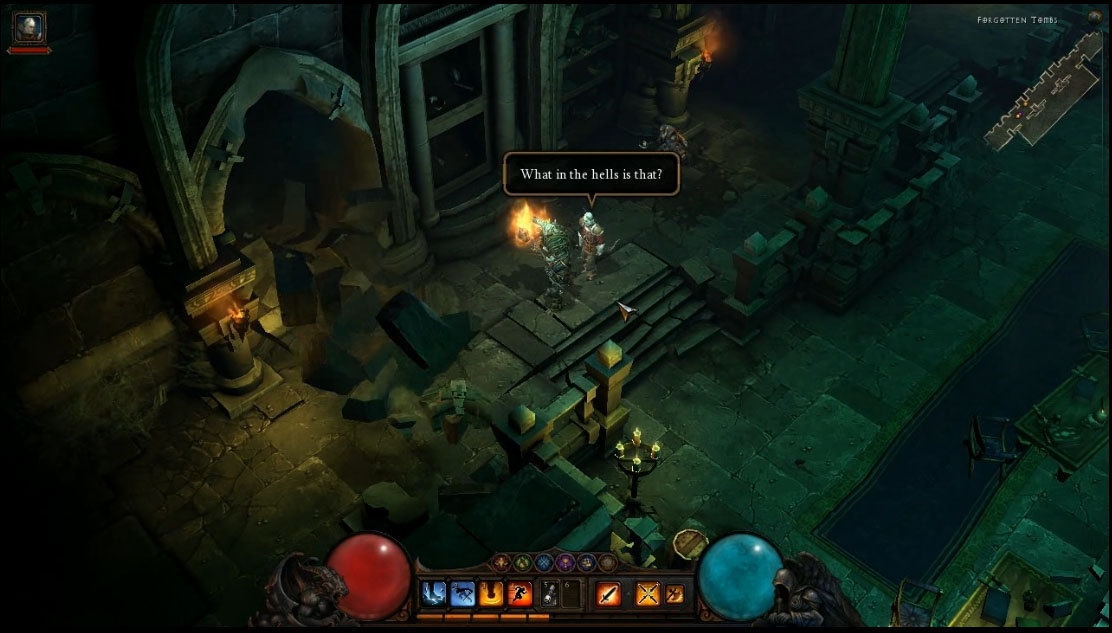Activate the red sprinting figure skill
Viewport: 1112px width, 633px height.
518,594
